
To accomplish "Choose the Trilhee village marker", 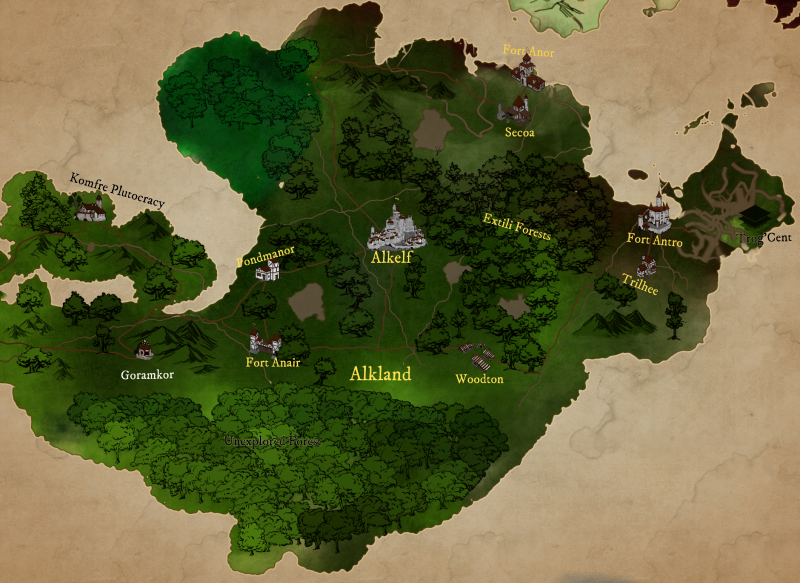I will (647, 265).
